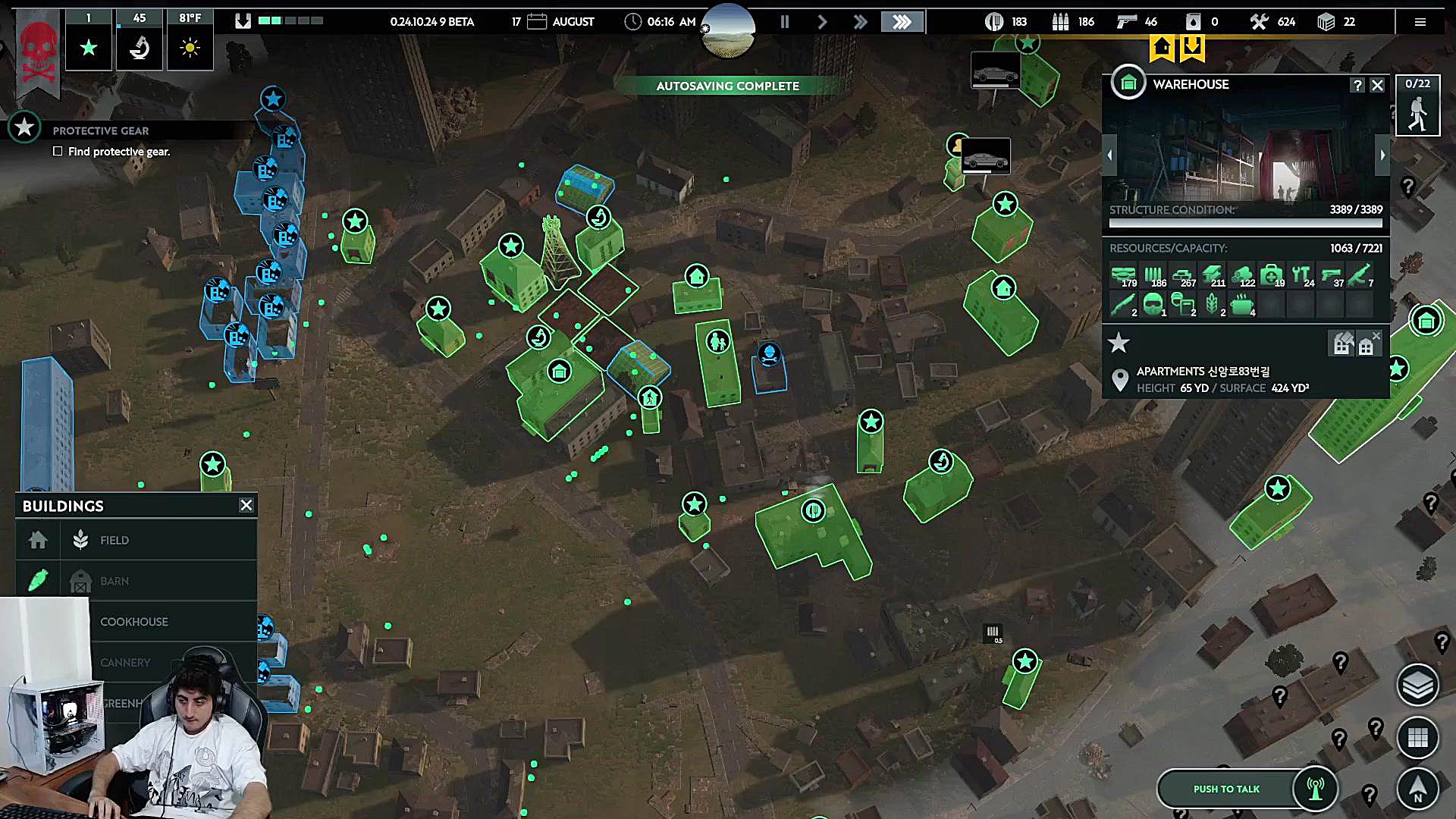
Task: Switch to the house buildings category
Action: (x=38, y=540)
